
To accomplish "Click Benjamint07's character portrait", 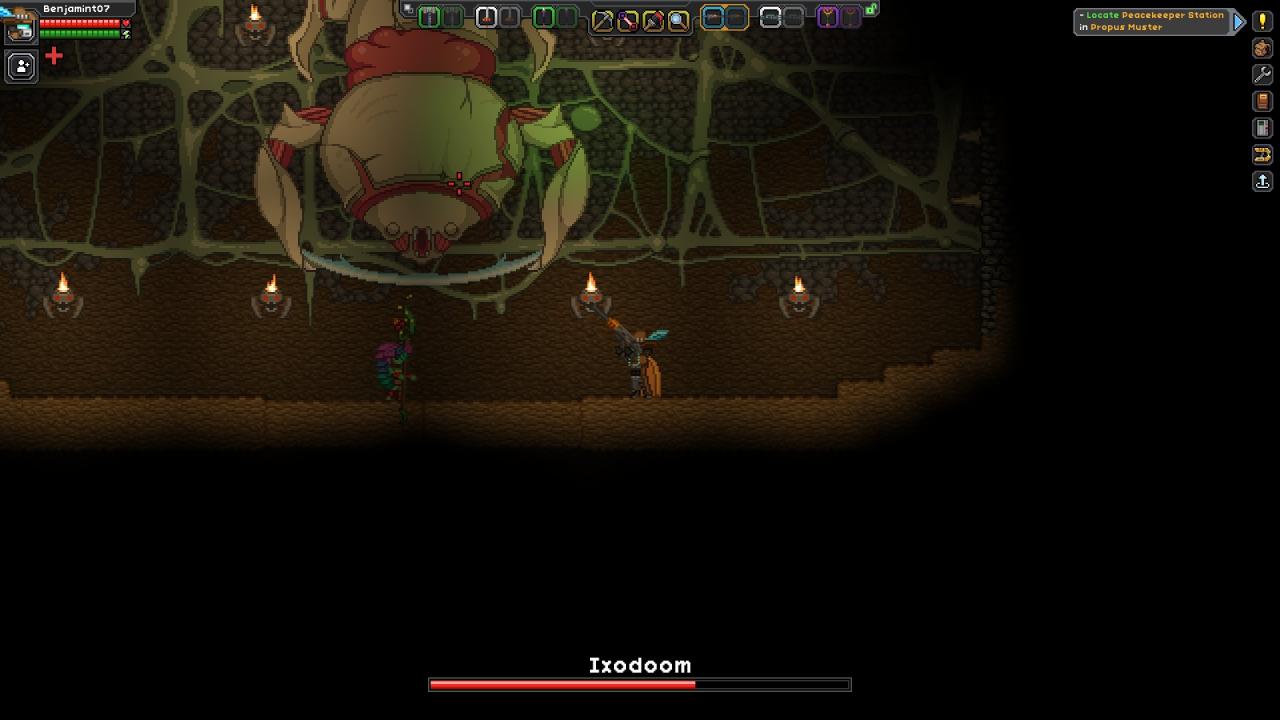I will tap(20, 28).
